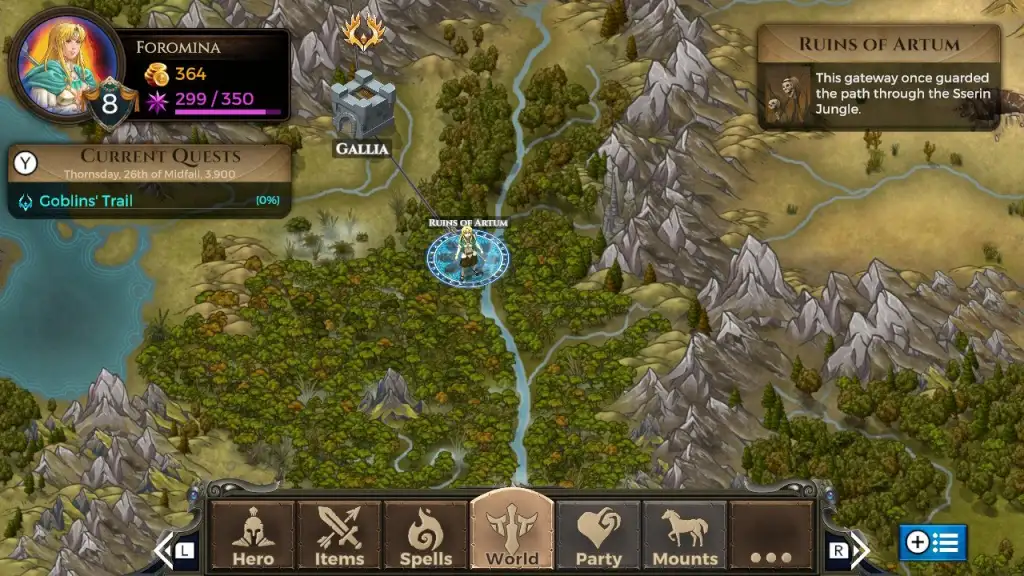Image resolution: width=1024 pixels, height=576 pixels.
Task: Click the right arrow beside the menu bar
Action: (856, 549)
